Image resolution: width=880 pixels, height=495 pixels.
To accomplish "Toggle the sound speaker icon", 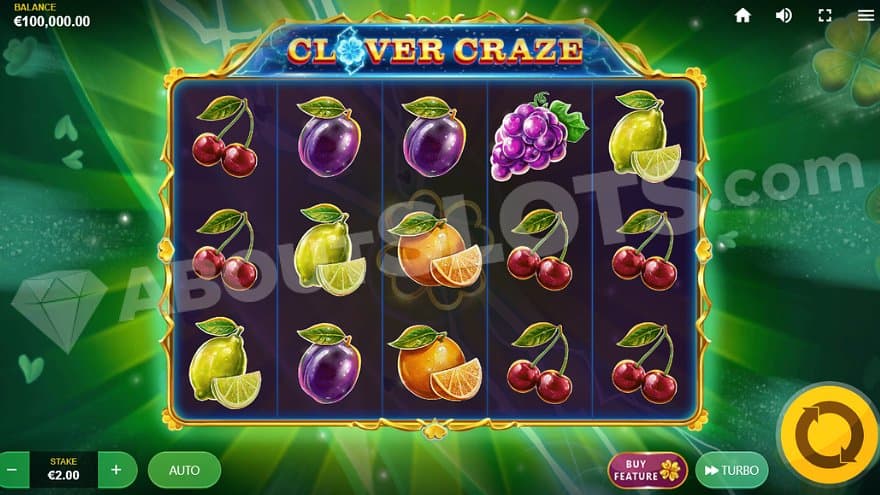I will click(x=784, y=15).
